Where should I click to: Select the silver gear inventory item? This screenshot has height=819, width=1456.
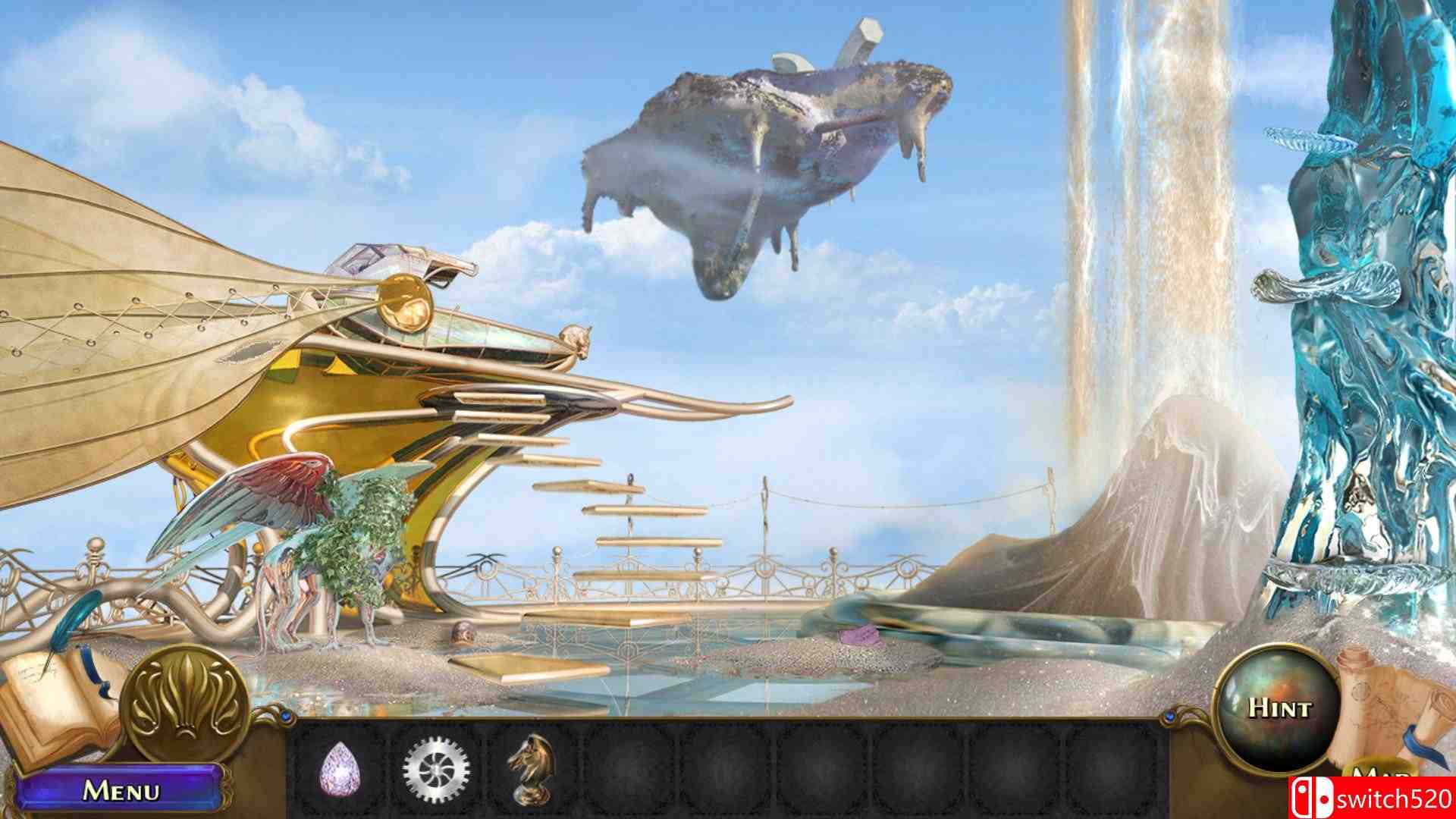[x=436, y=770]
